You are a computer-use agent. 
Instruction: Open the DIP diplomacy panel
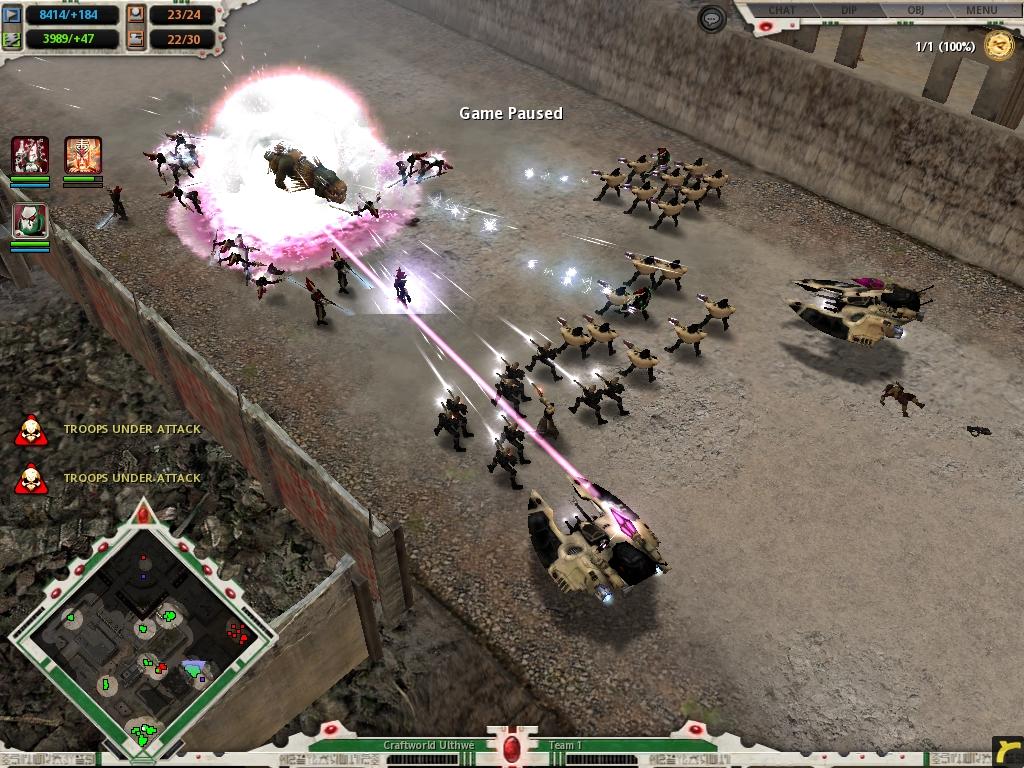pyautogui.click(x=848, y=10)
